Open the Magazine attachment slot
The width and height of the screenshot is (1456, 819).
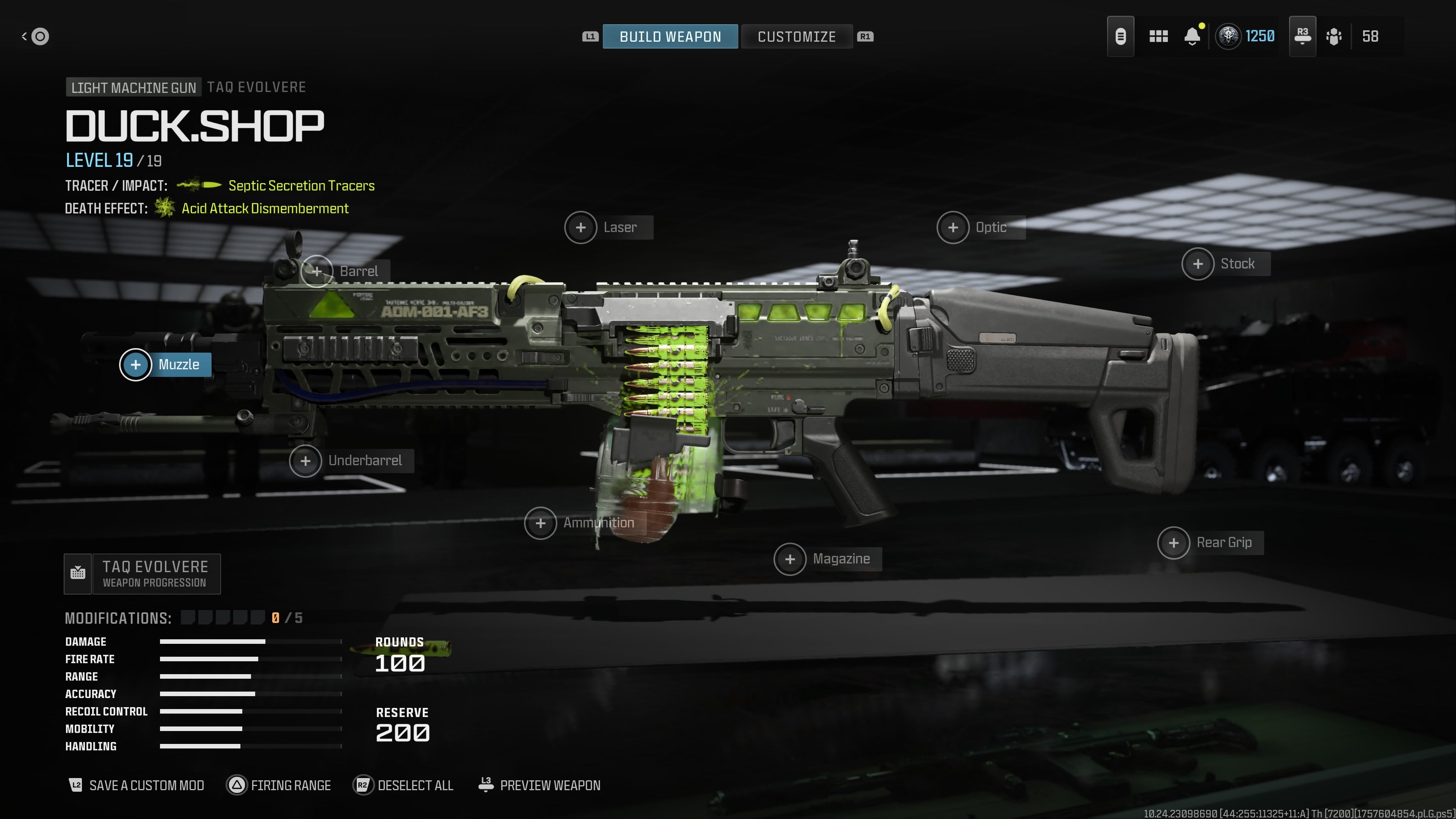tap(789, 559)
